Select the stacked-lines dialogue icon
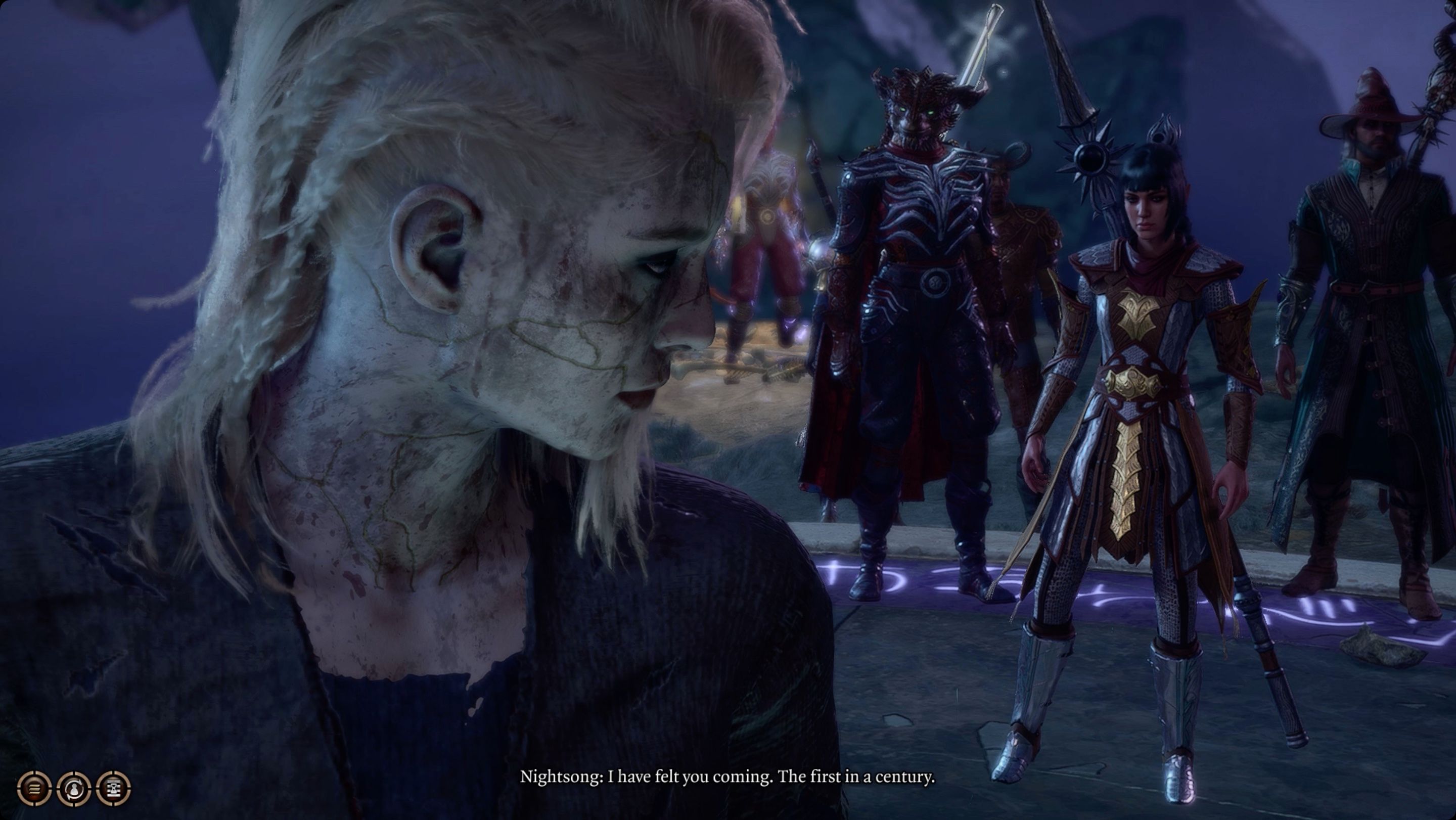The image size is (1456, 820). [34, 789]
